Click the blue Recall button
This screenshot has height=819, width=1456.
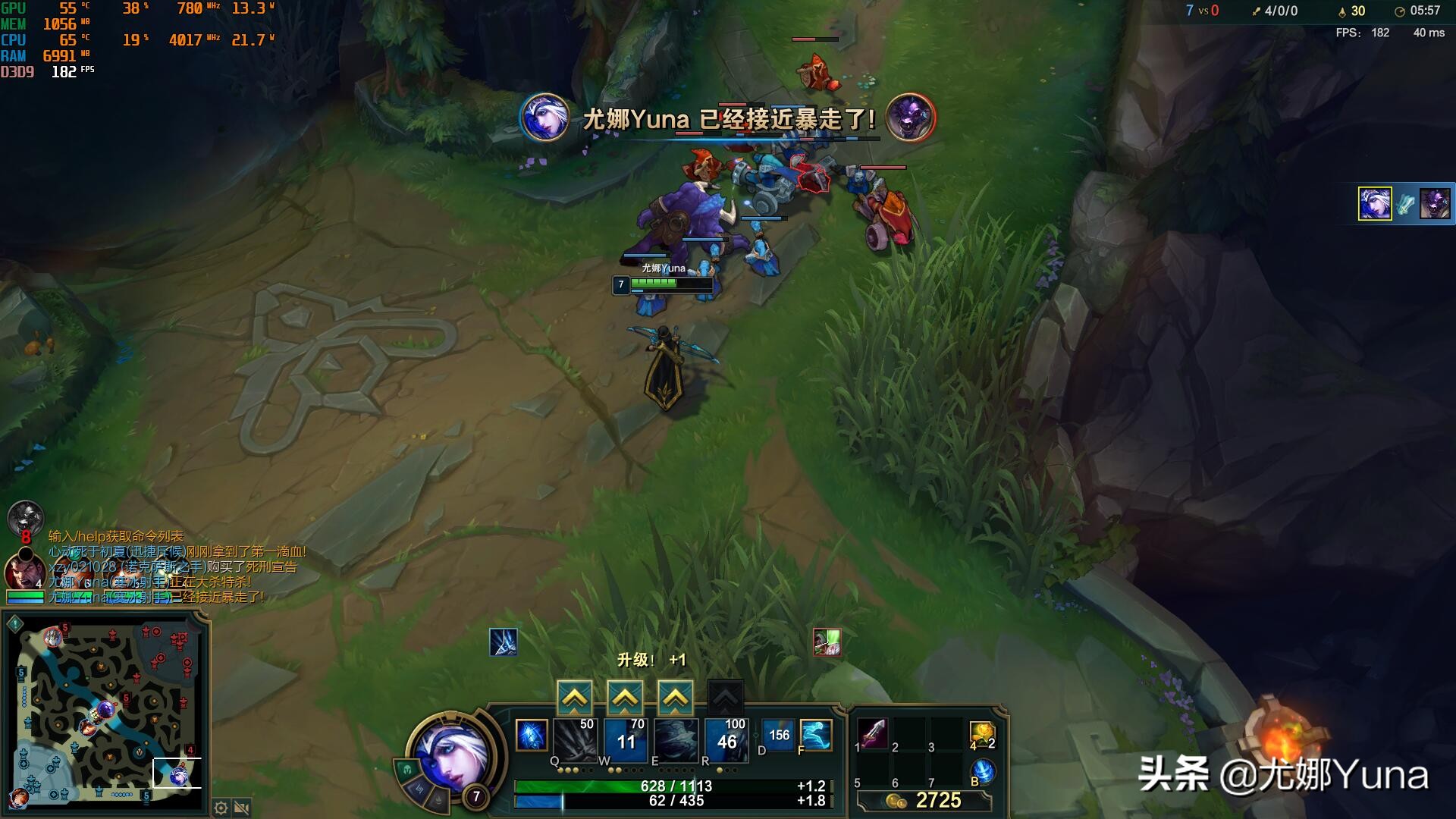pos(983,770)
